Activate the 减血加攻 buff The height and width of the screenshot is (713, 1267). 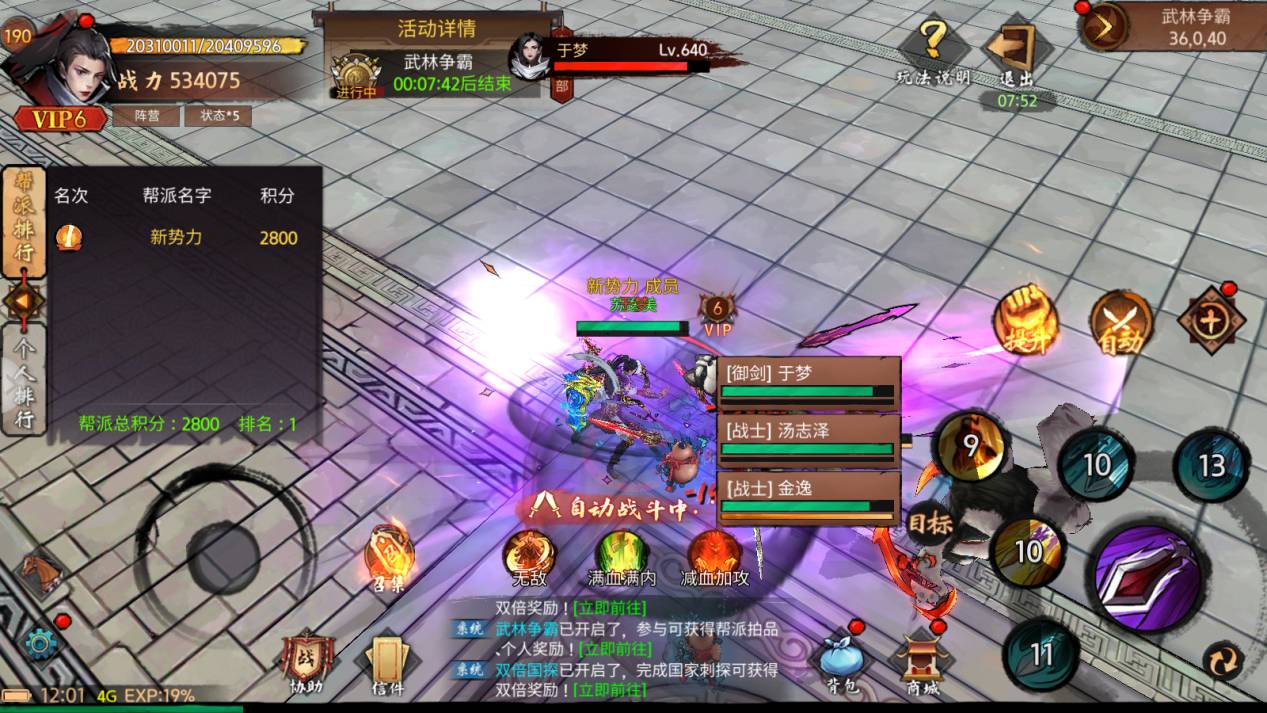click(714, 555)
